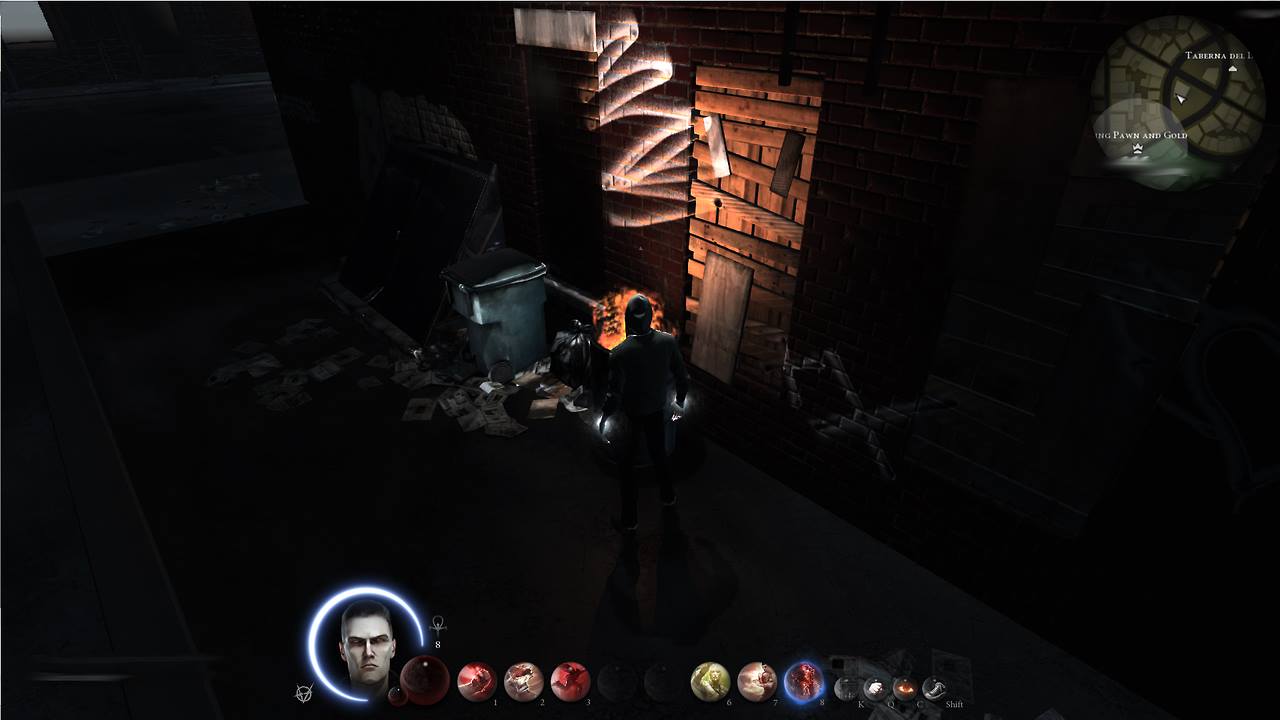The height and width of the screenshot is (720, 1280).
Task: Activate the ability in hotbar slot 1
Action: point(477,681)
